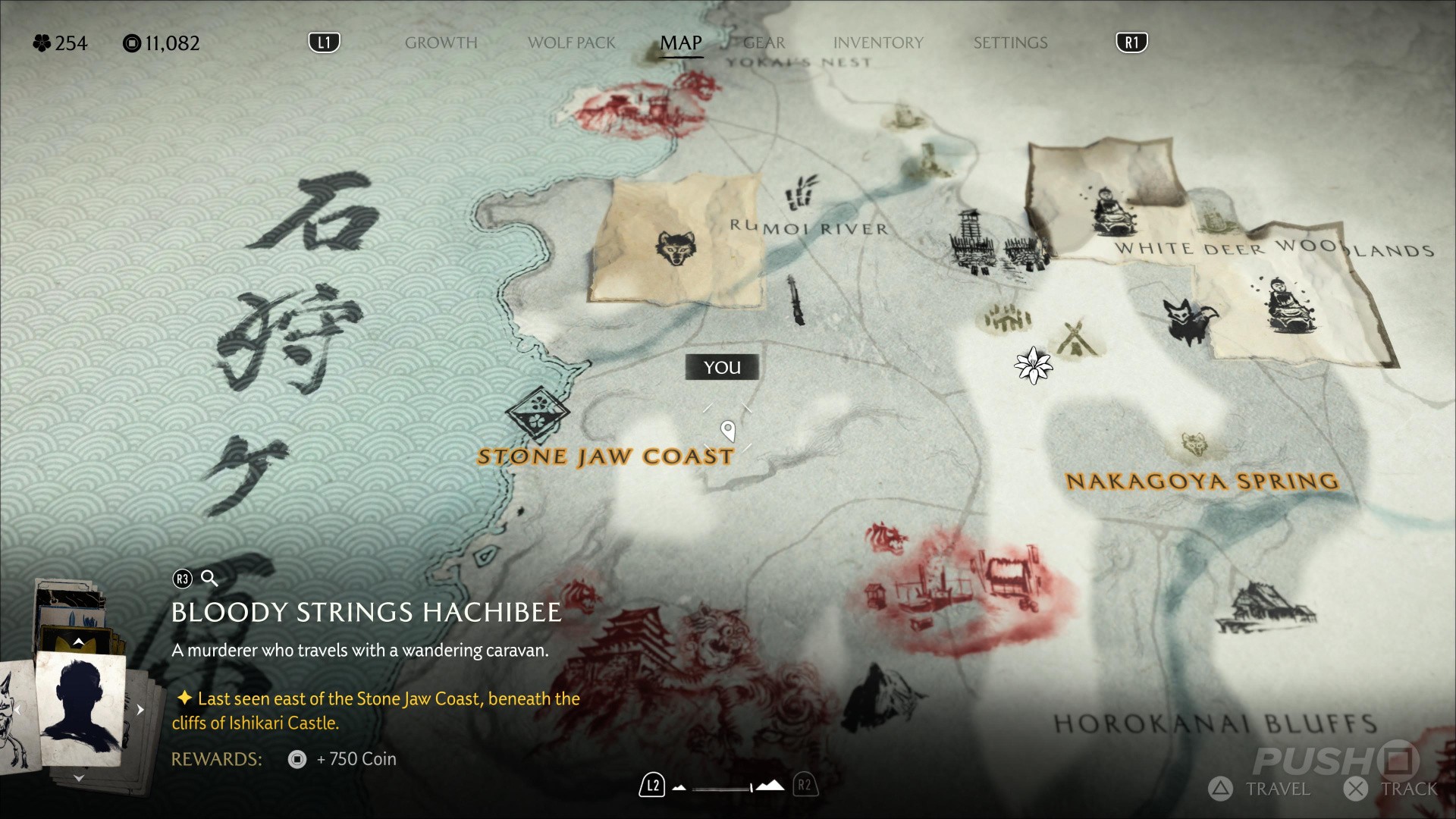Show the previous bounty card above
This screenshot has width=1456, height=819.
[x=78, y=642]
